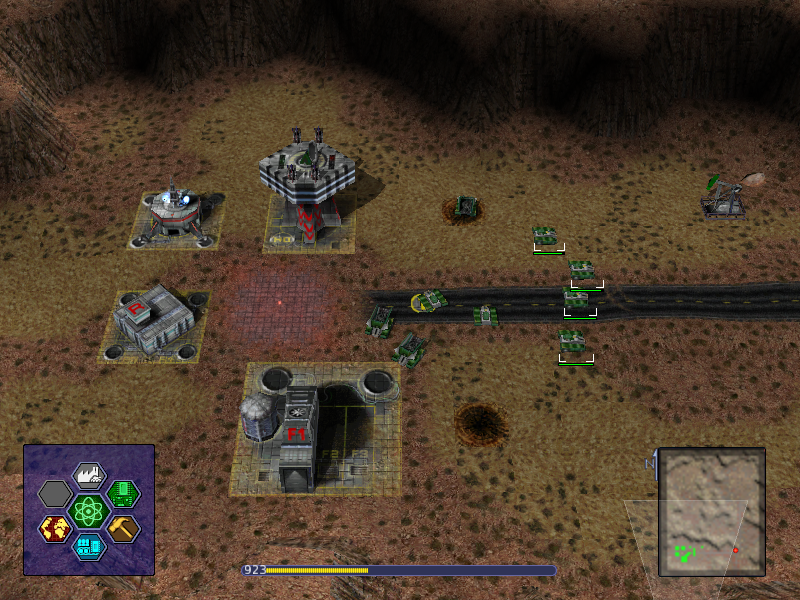Open the world map intelligence button
Image resolution: width=800 pixels, height=600 pixels.
tap(56, 528)
